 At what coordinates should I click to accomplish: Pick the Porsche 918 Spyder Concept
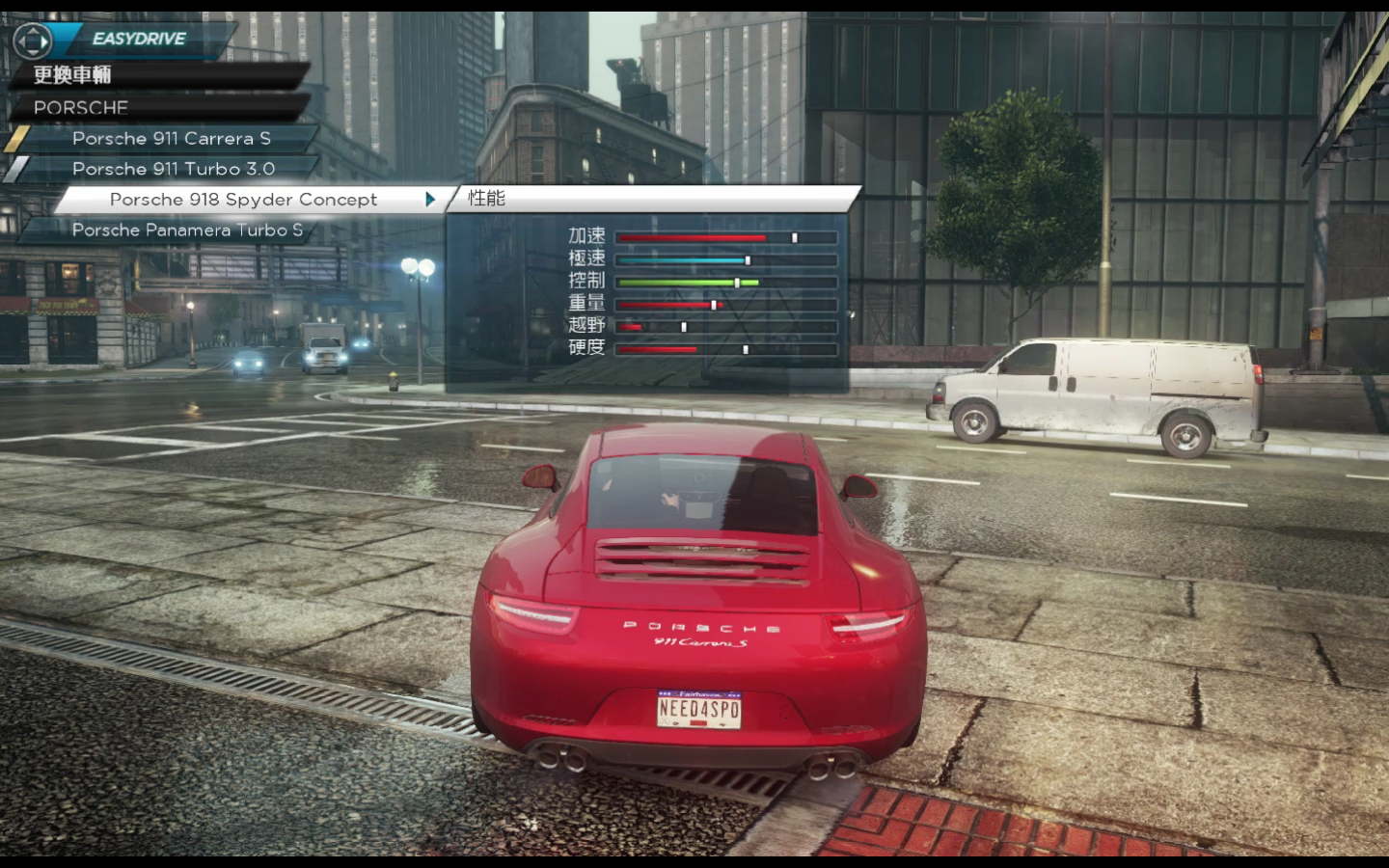(243, 200)
